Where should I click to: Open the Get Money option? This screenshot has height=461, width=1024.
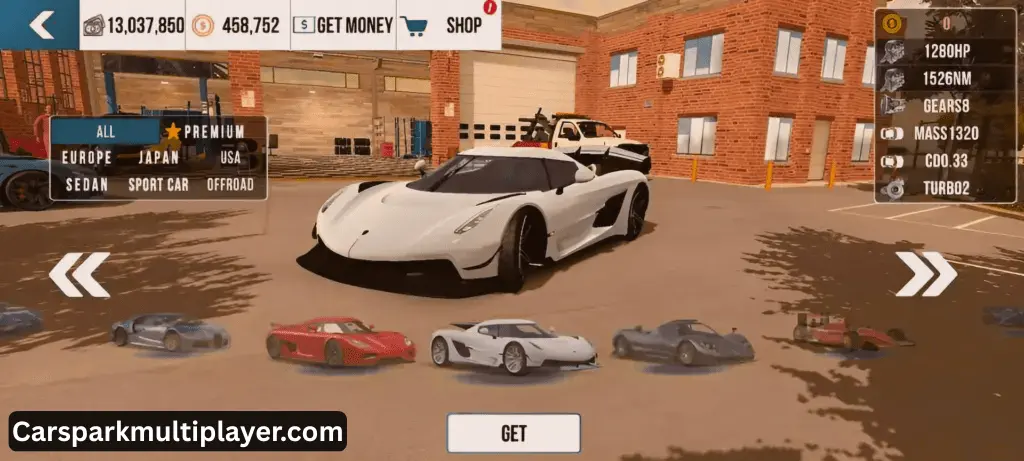(343, 25)
